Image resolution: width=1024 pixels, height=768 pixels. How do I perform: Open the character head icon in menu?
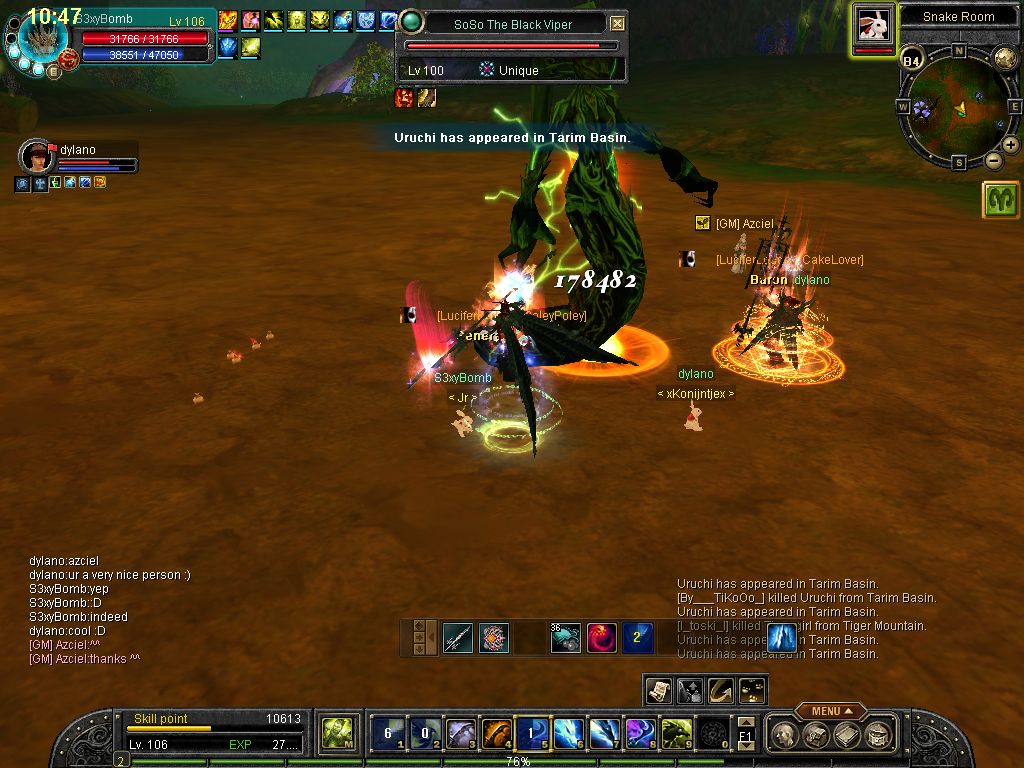[x=785, y=735]
